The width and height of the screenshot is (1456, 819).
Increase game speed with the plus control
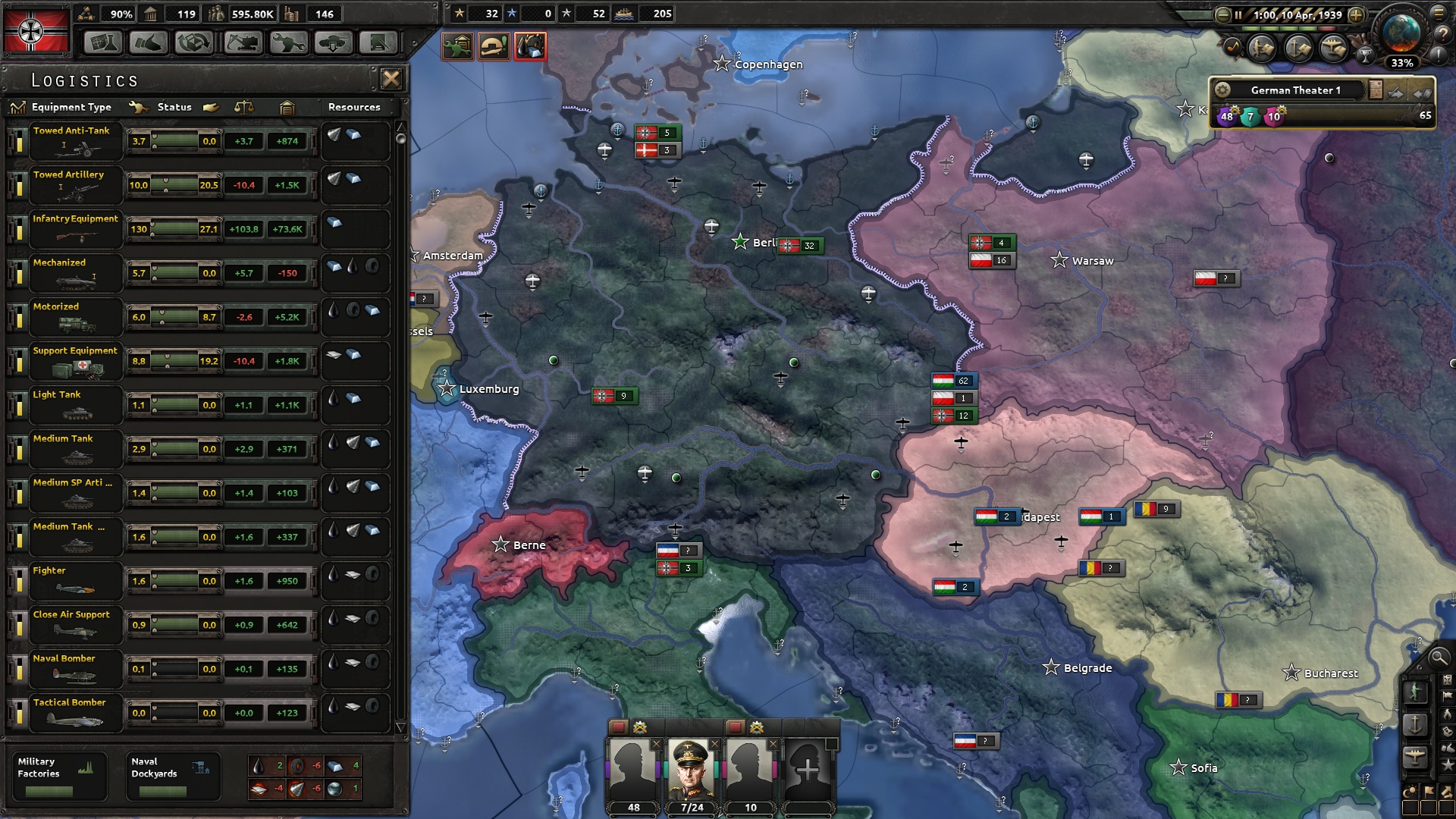1357,14
